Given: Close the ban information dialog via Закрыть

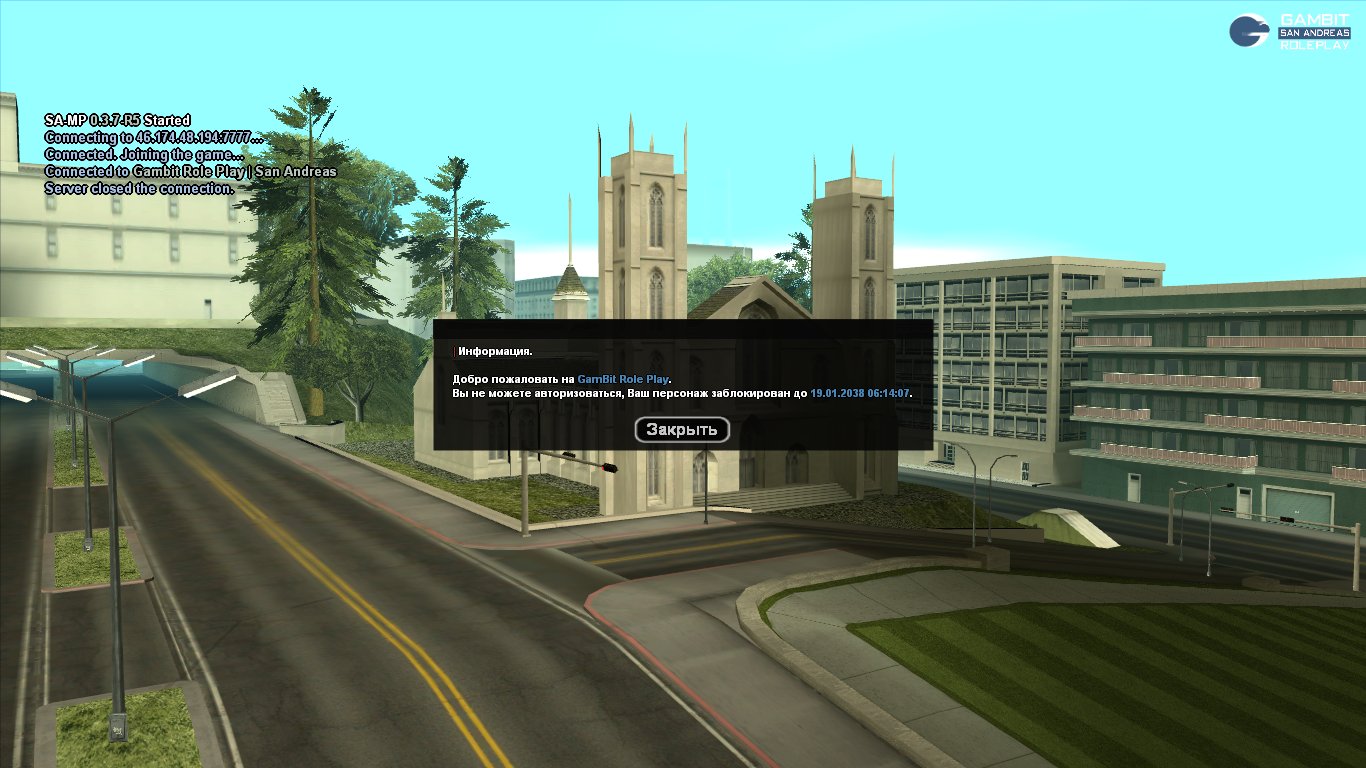Looking at the screenshot, I should tap(682, 430).
